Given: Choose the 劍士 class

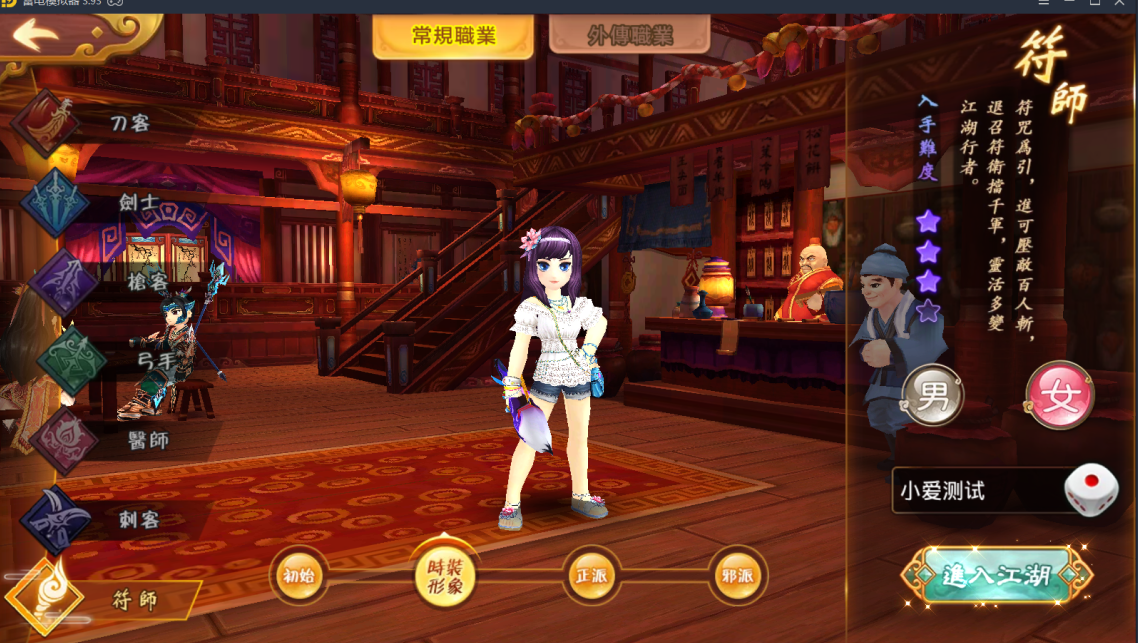Looking at the screenshot, I should pos(138,202).
